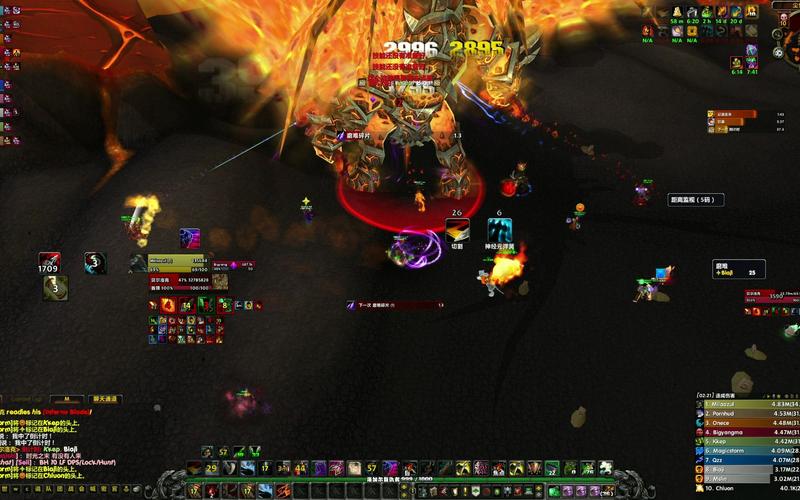Click the cooldown icon showing 26 above the character
This screenshot has width=800, height=500.
click(x=456, y=228)
